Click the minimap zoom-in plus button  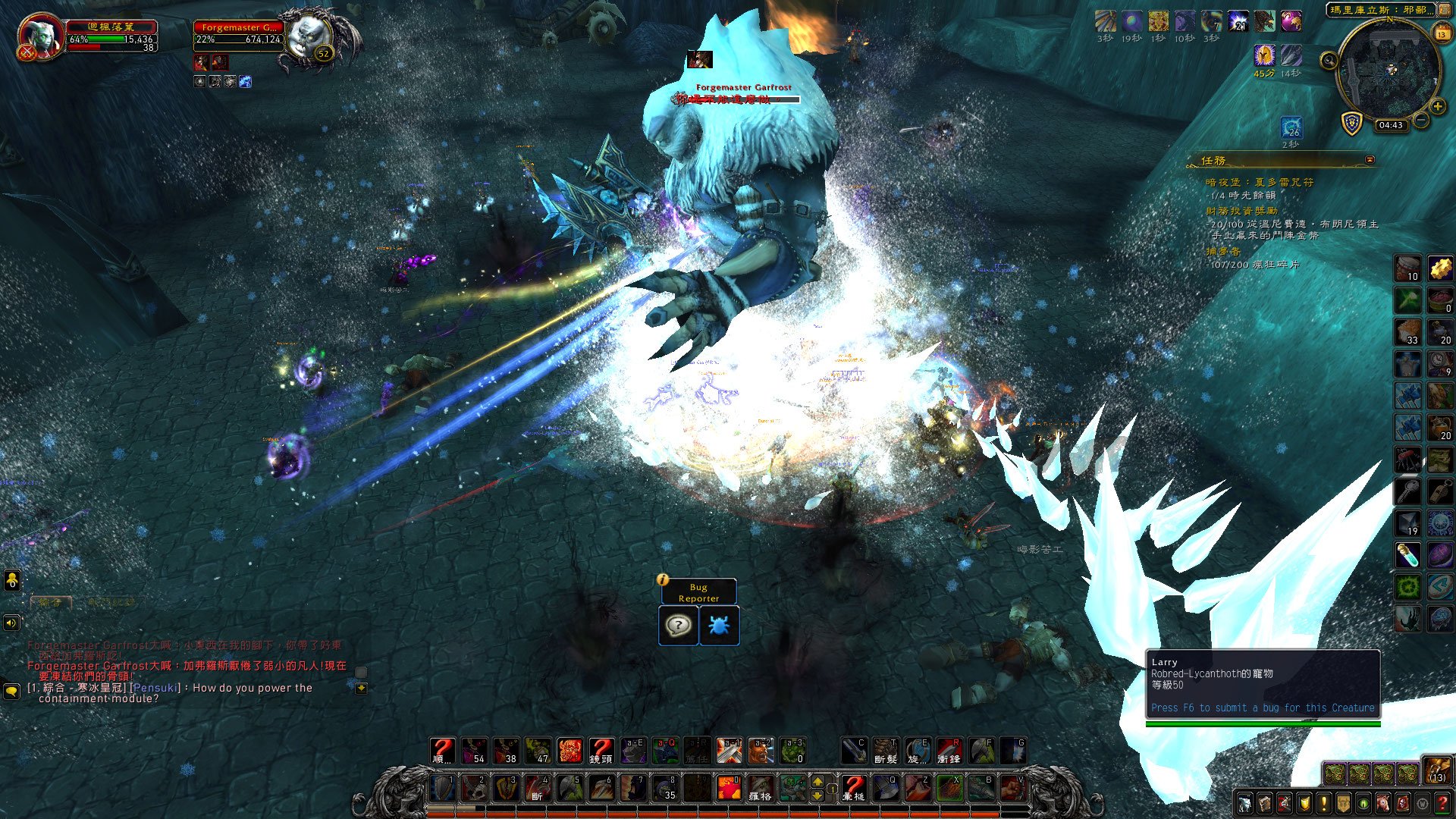1437,107
